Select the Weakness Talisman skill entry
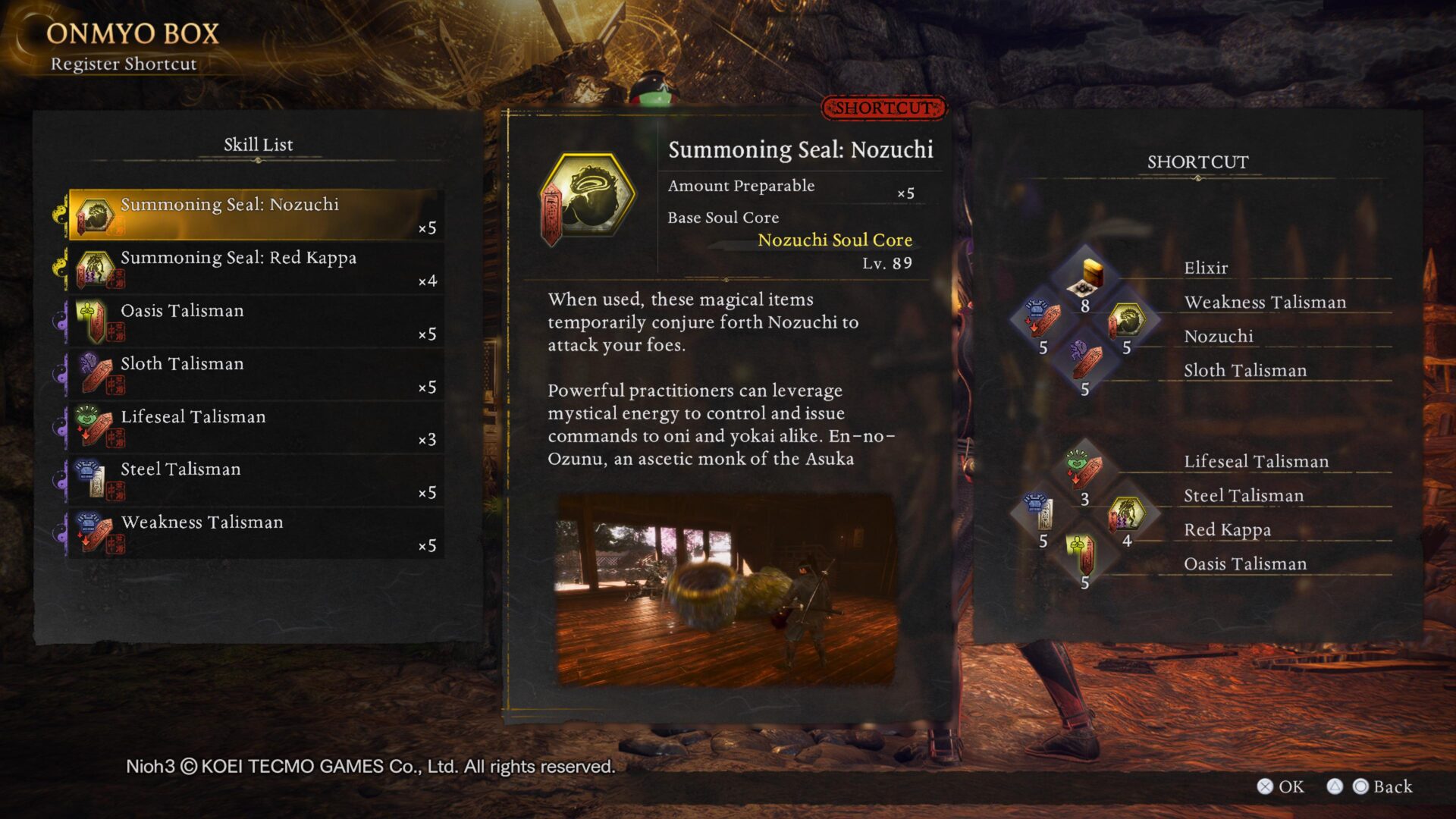Viewport: 1456px width, 819px height. (x=255, y=533)
